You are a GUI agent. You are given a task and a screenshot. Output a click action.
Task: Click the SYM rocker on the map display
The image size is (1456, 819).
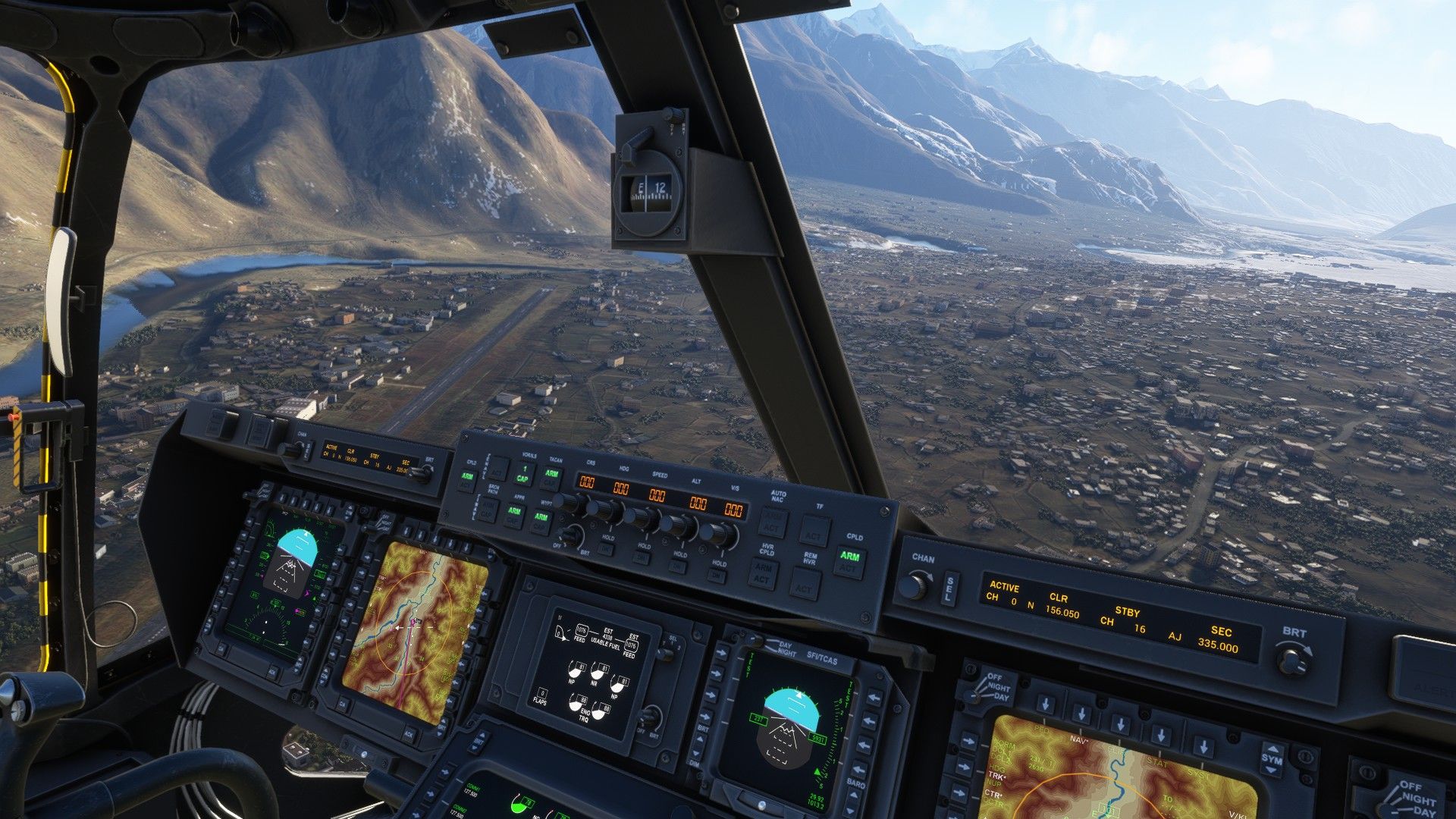(1272, 759)
